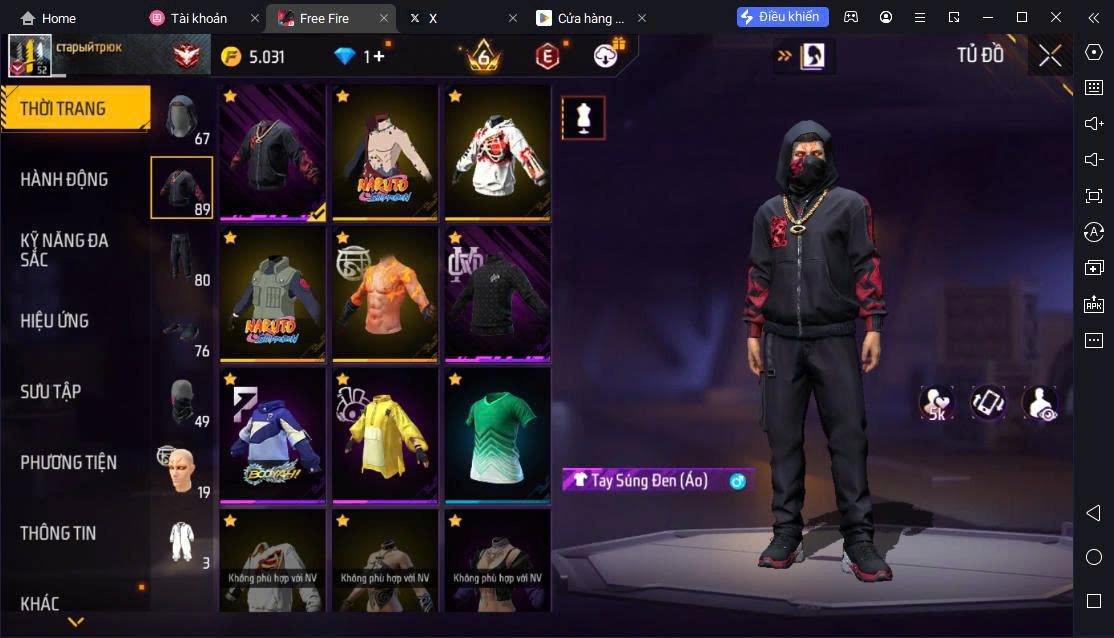
Task: Select the face mask category showing 49
Action: click(x=182, y=401)
